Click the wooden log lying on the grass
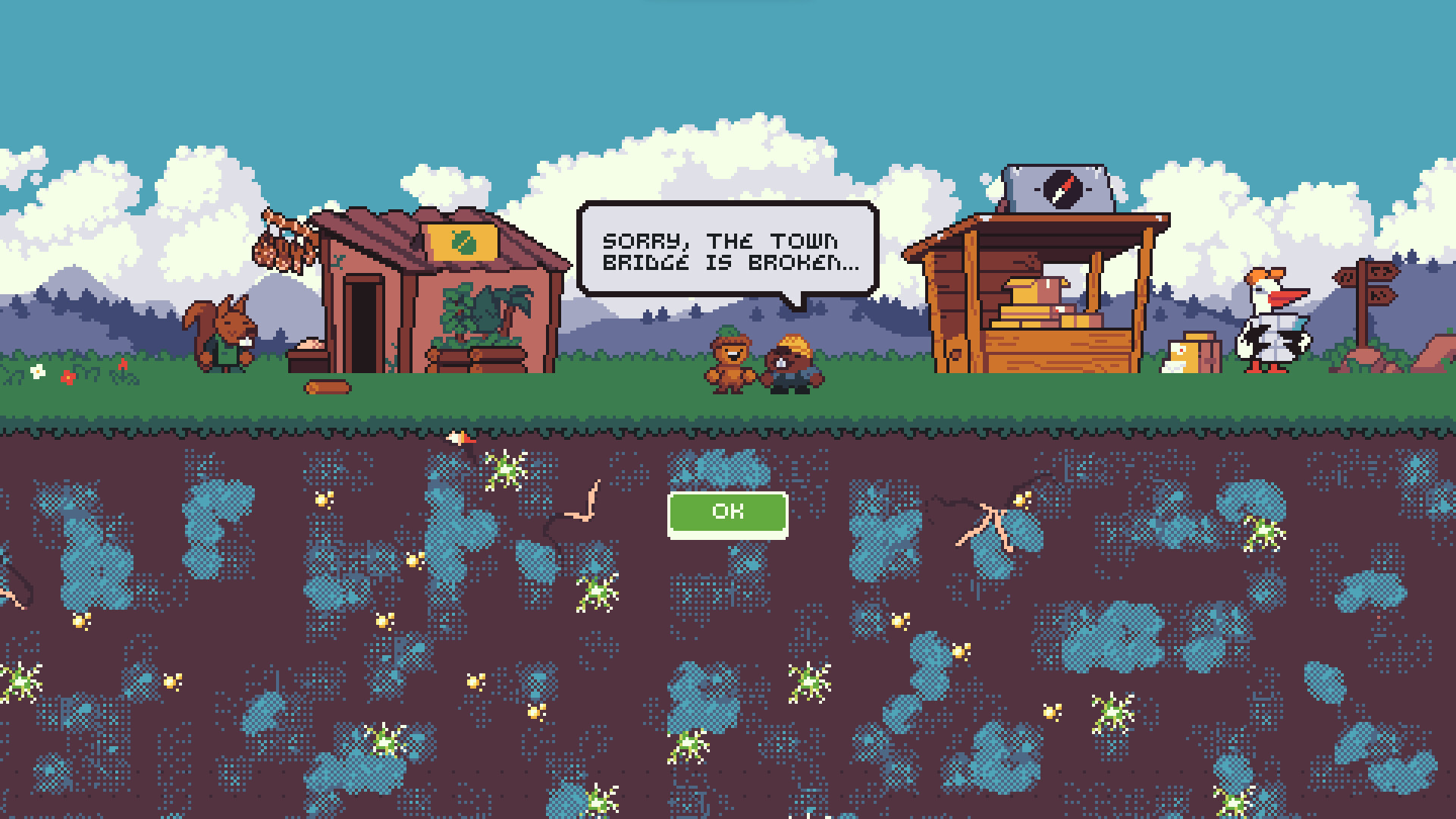The width and height of the screenshot is (1456, 819). click(x=326, y=385)
